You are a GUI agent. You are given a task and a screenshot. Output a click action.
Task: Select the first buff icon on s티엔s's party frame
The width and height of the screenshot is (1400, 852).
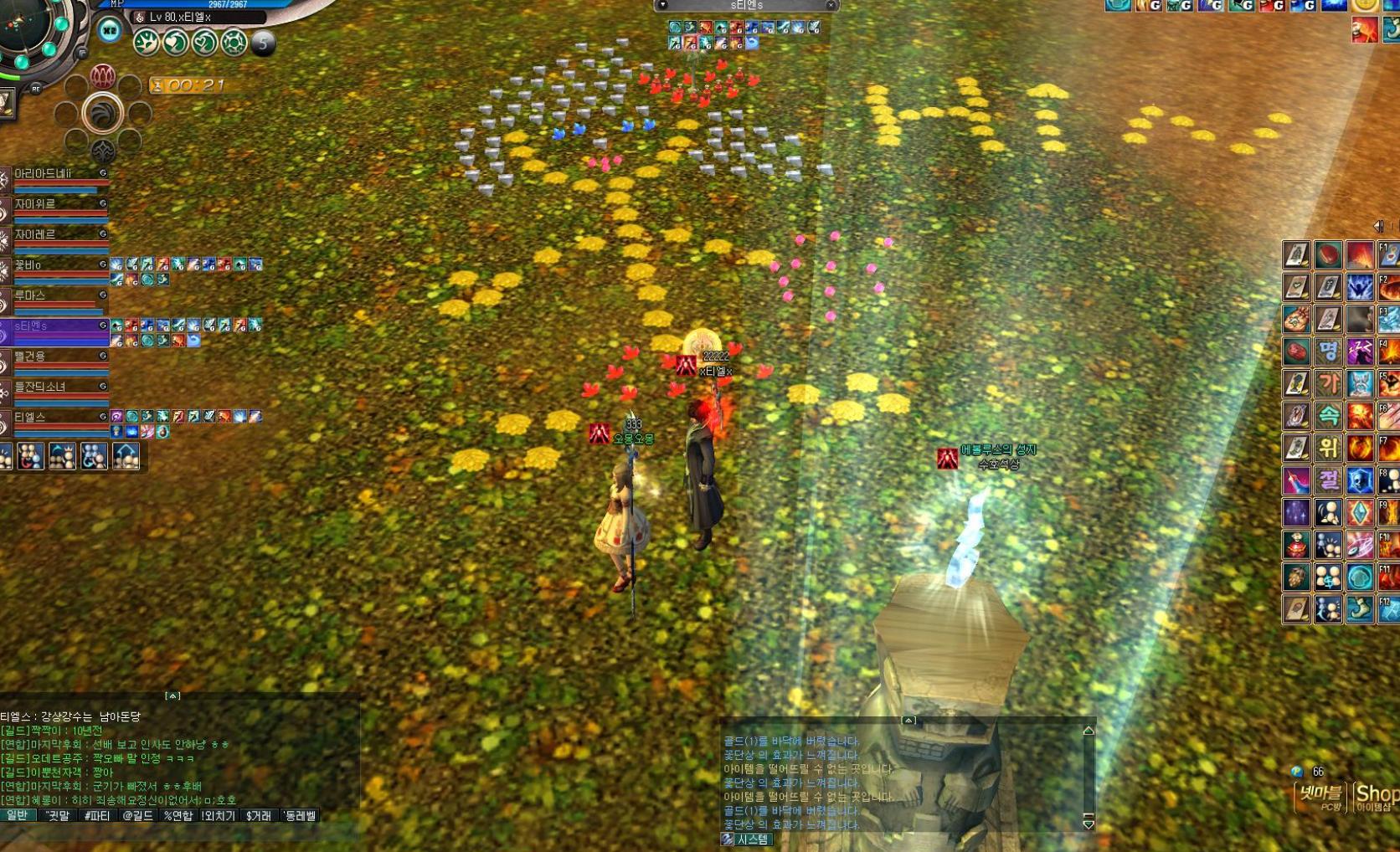pyautogui.click(x=116, y=326)
